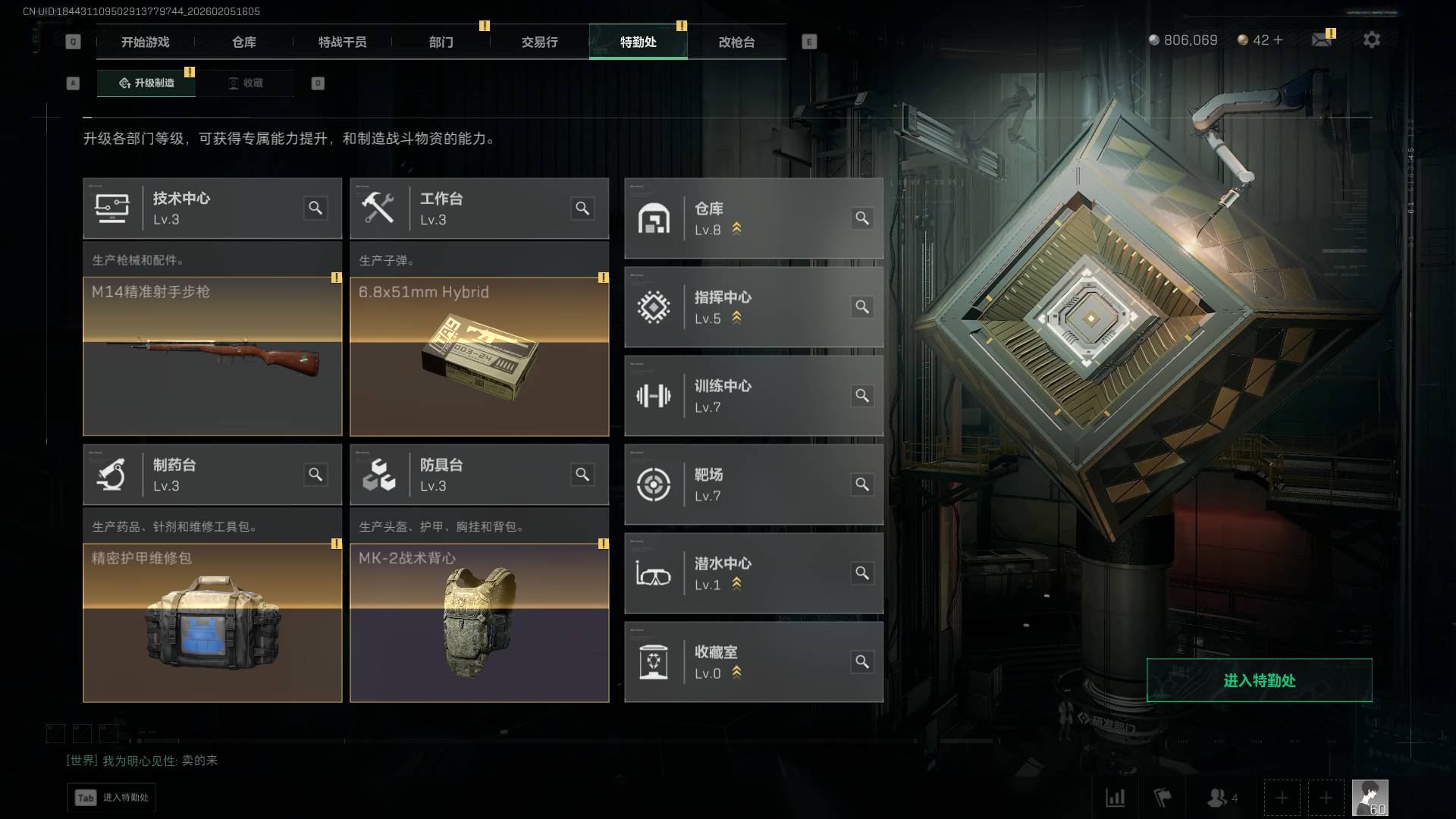The width and height of the screenshot is (1456, 819).
Task: Select the 6.8x51mm Hybrid ammo card
Action: click(x=479, y=356)
